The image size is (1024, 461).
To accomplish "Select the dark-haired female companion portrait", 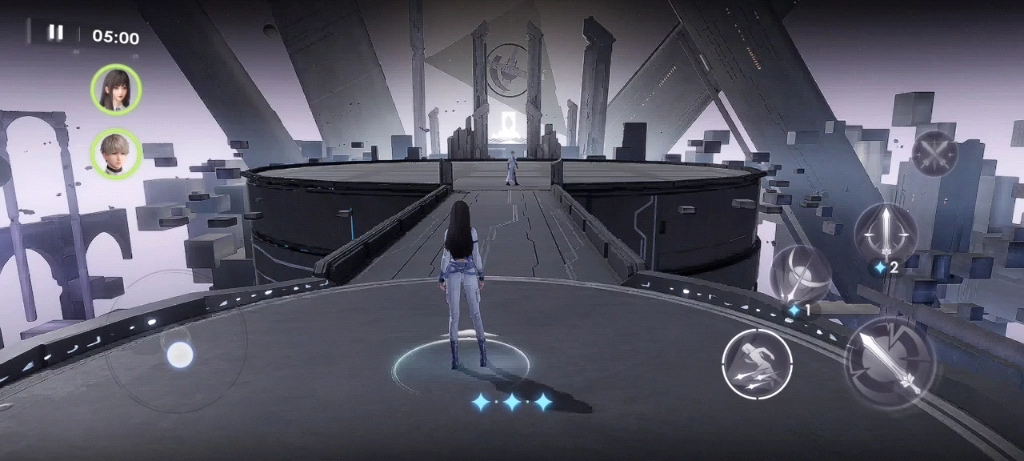I will coord(116,88).
